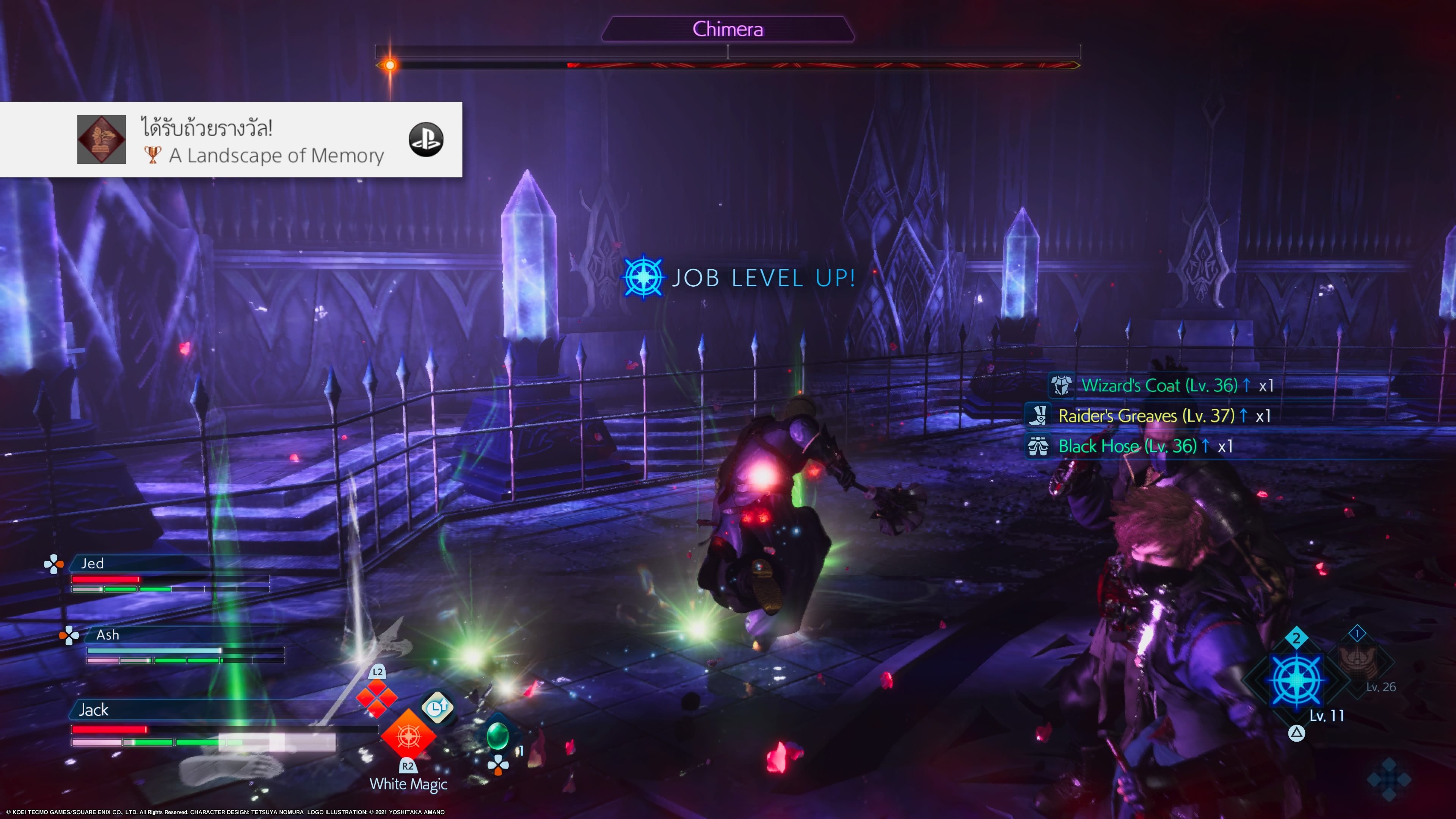
Task: Activate the White Magic ability icon
Action: (x=408, y=736)
